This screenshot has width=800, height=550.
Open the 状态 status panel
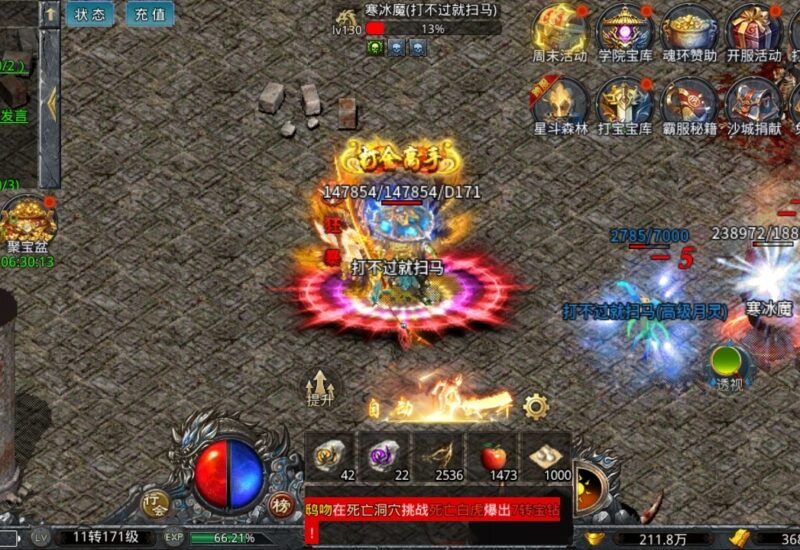[x=90, y=14]
